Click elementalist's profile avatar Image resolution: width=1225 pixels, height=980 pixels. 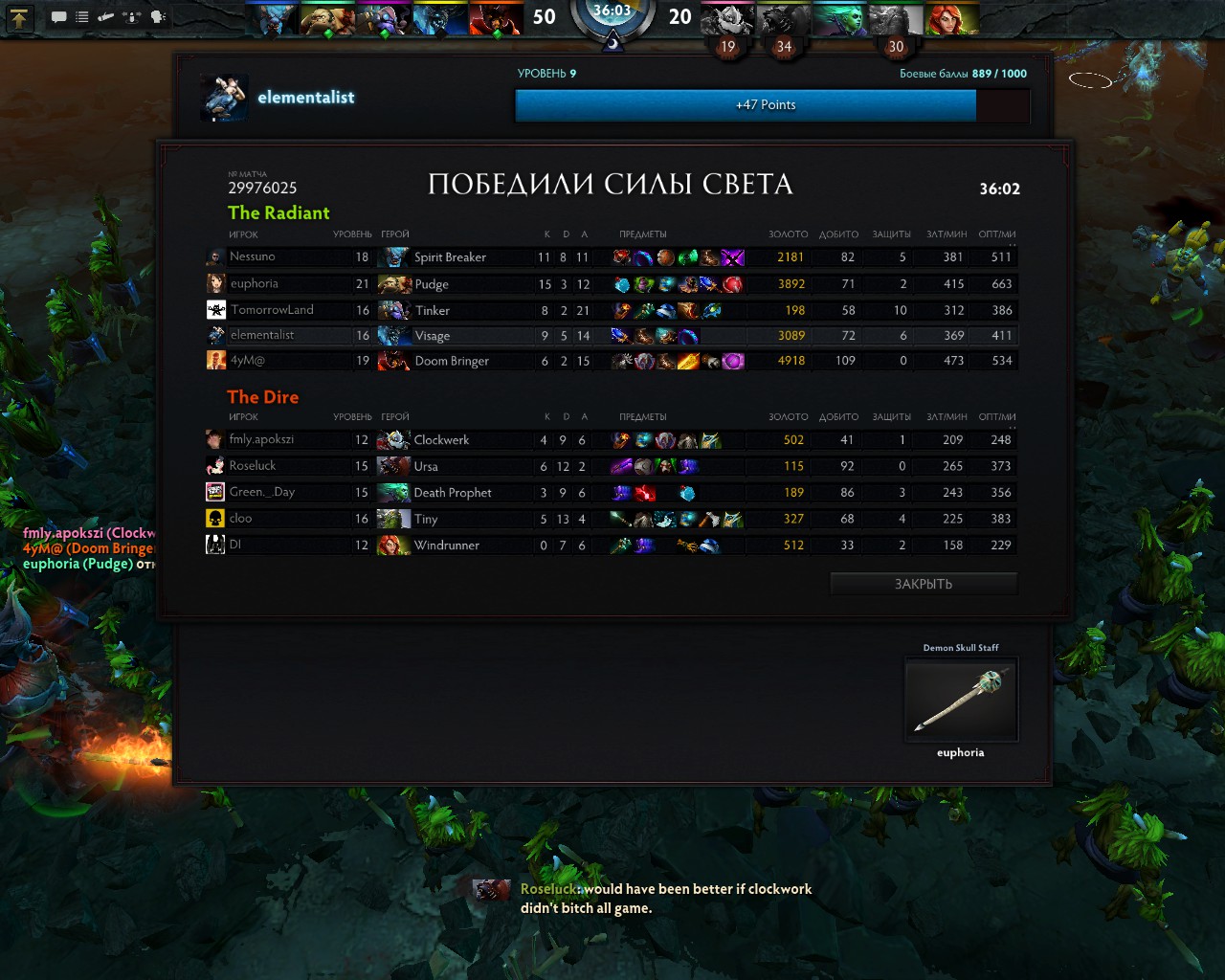225,98
